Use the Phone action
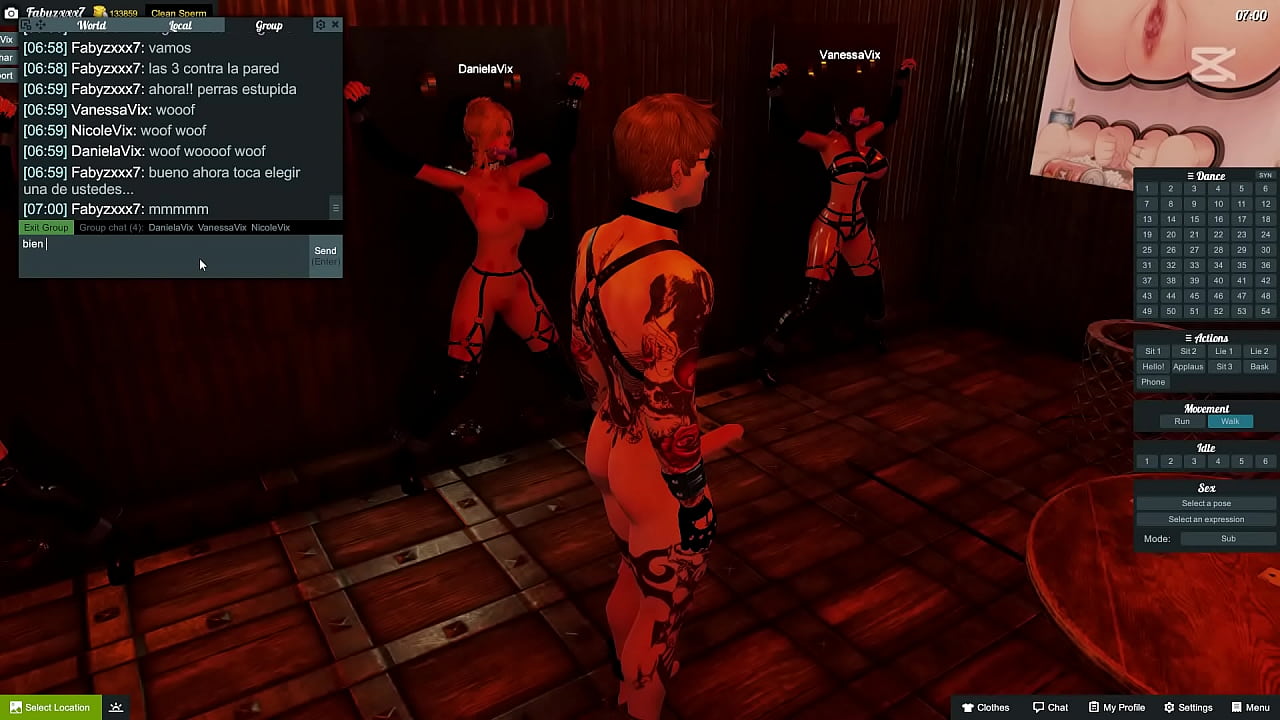This screenshot has width=1280, height=720. point(1153,382)
